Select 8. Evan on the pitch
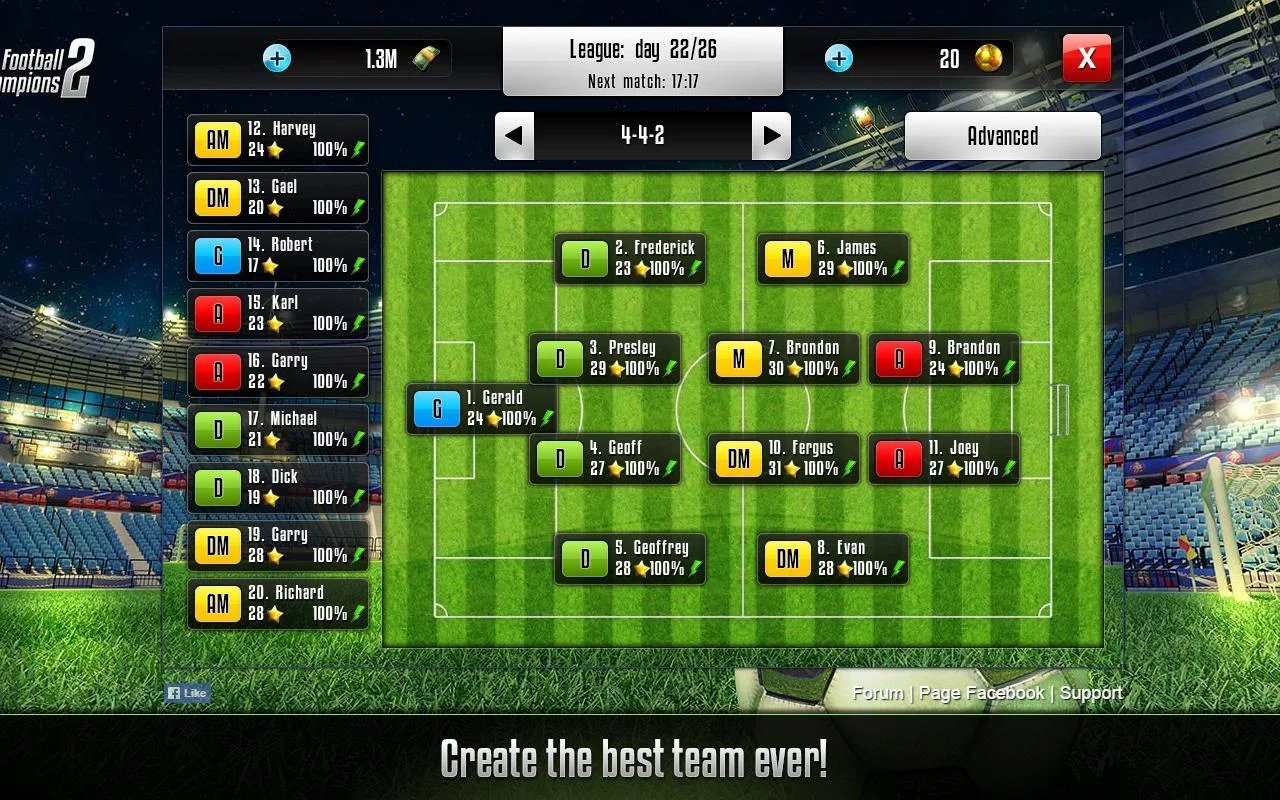Screen dimensions: 1280x800 coord(833,559)
